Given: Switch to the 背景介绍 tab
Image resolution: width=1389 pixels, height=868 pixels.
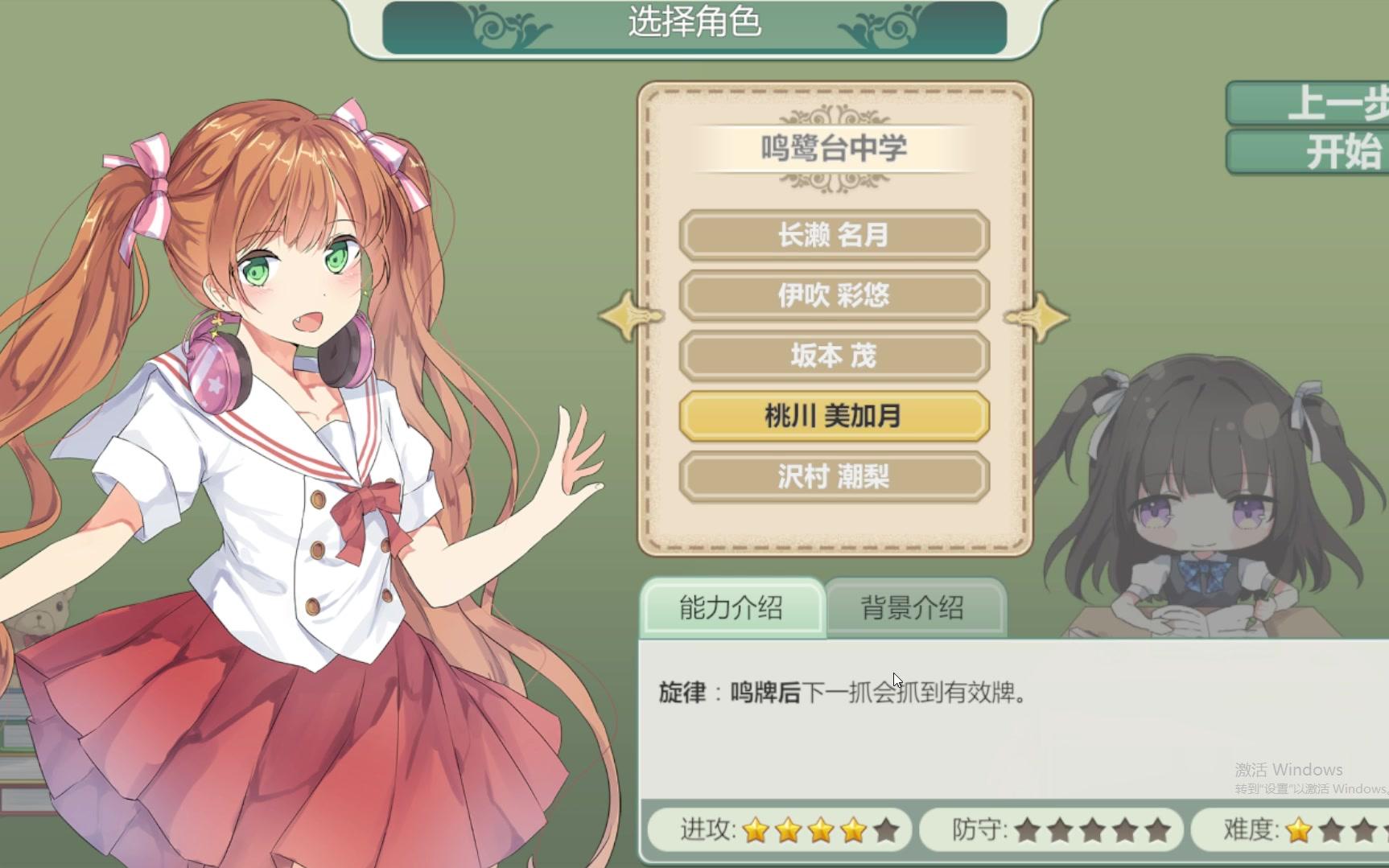Looking at the screenshot, I should click(917, 609).
